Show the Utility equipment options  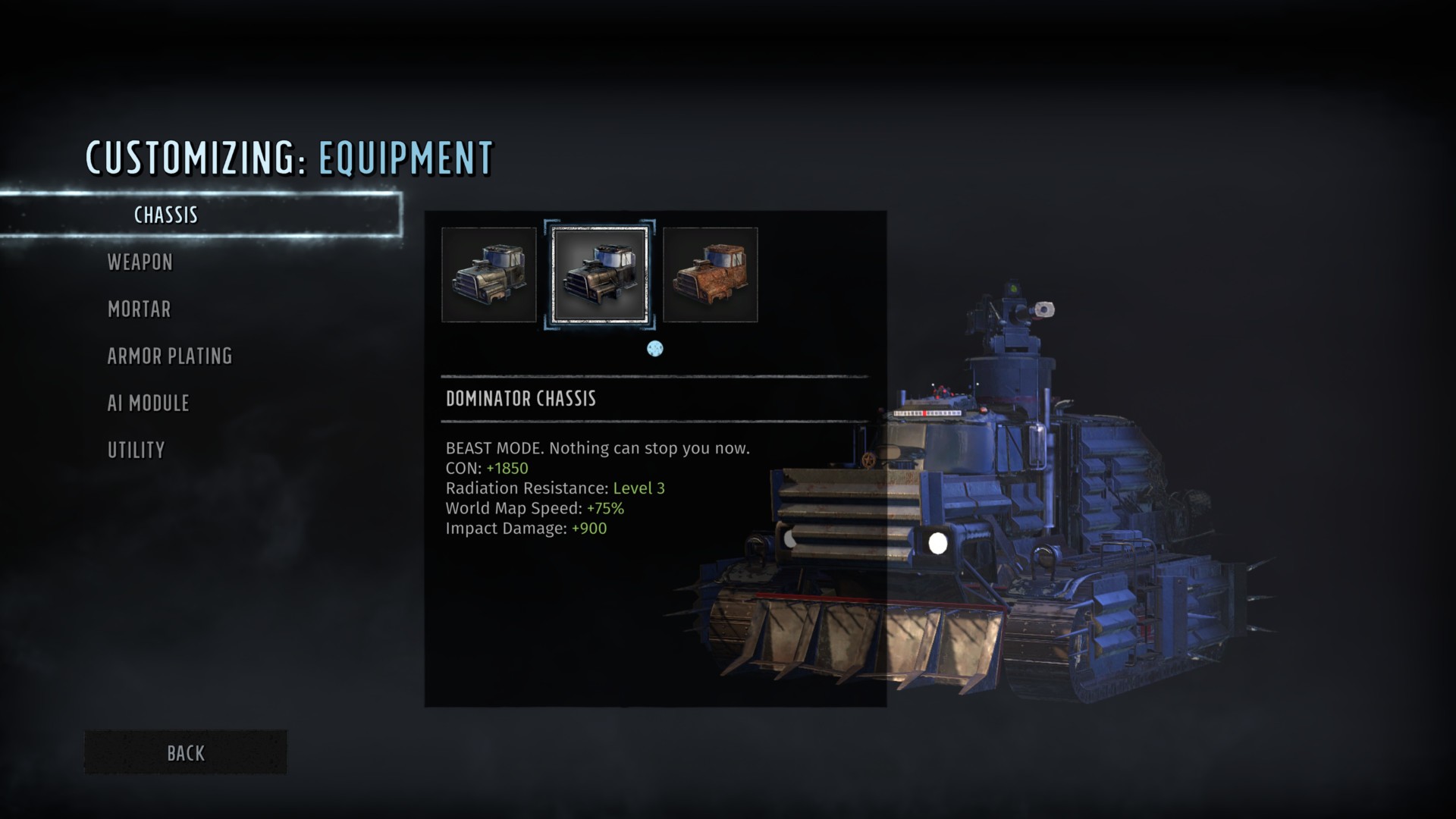pos(136,450)
